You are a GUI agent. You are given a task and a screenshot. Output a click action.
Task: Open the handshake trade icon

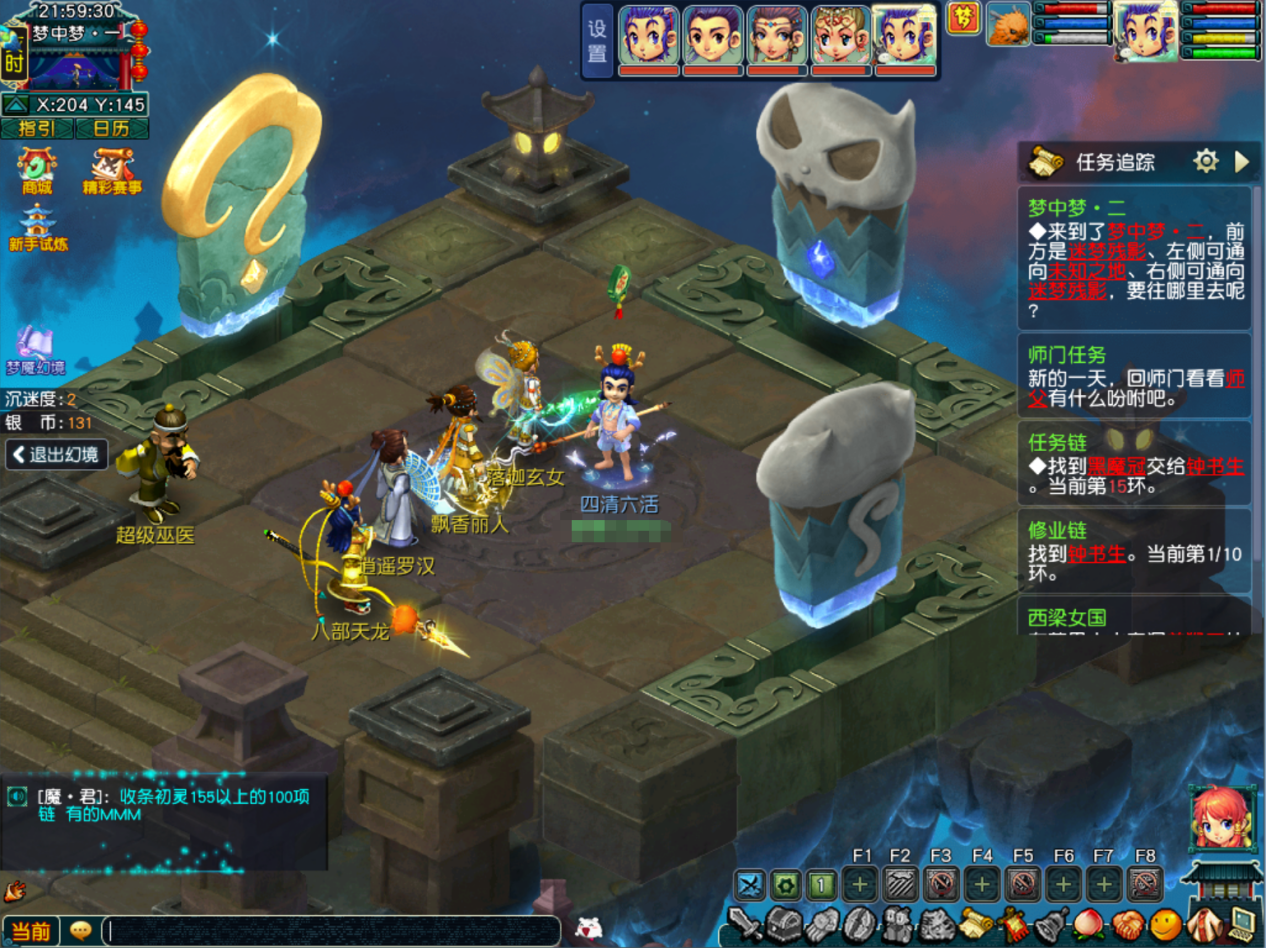coord(1128,922)
